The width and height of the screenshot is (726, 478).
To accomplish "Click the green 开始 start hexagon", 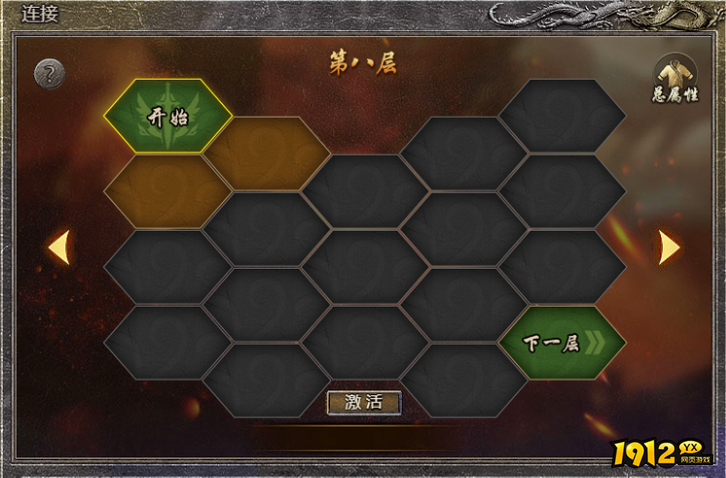I will click(x=167, y=116).
